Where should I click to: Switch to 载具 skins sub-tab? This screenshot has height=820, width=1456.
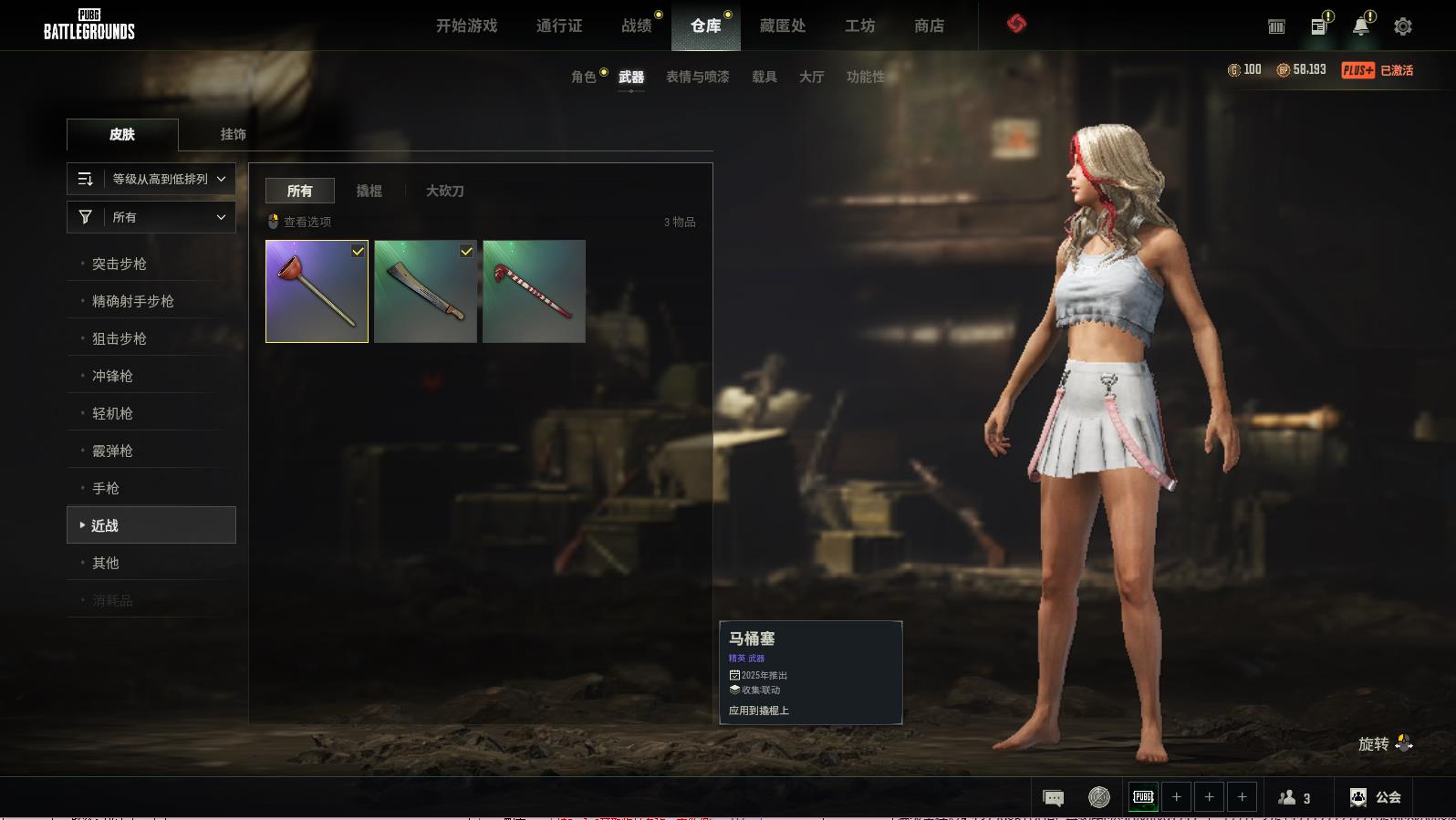point(764,77)
